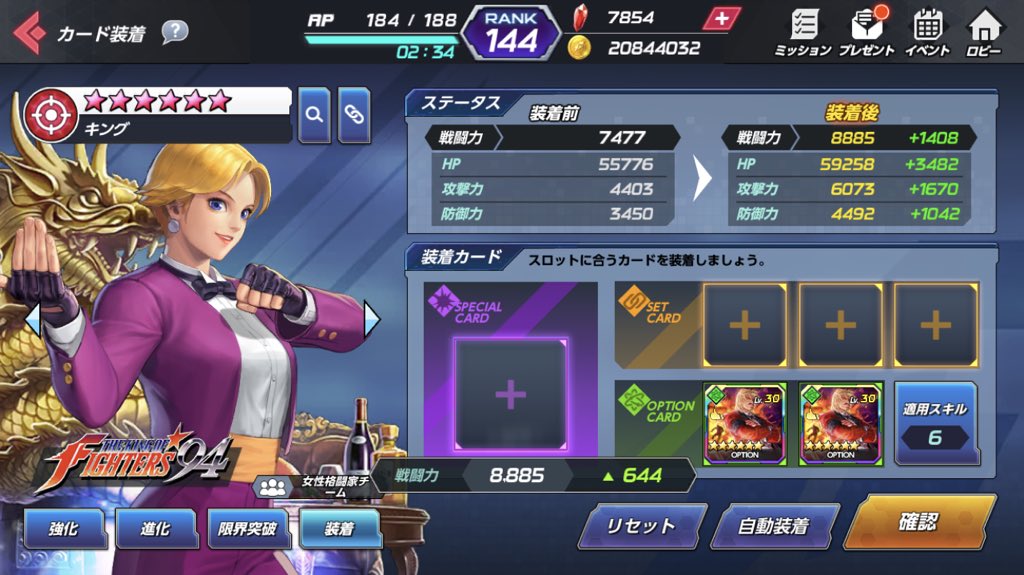Switch to the 限界突破 limit break tab

[x=247, y=529]
